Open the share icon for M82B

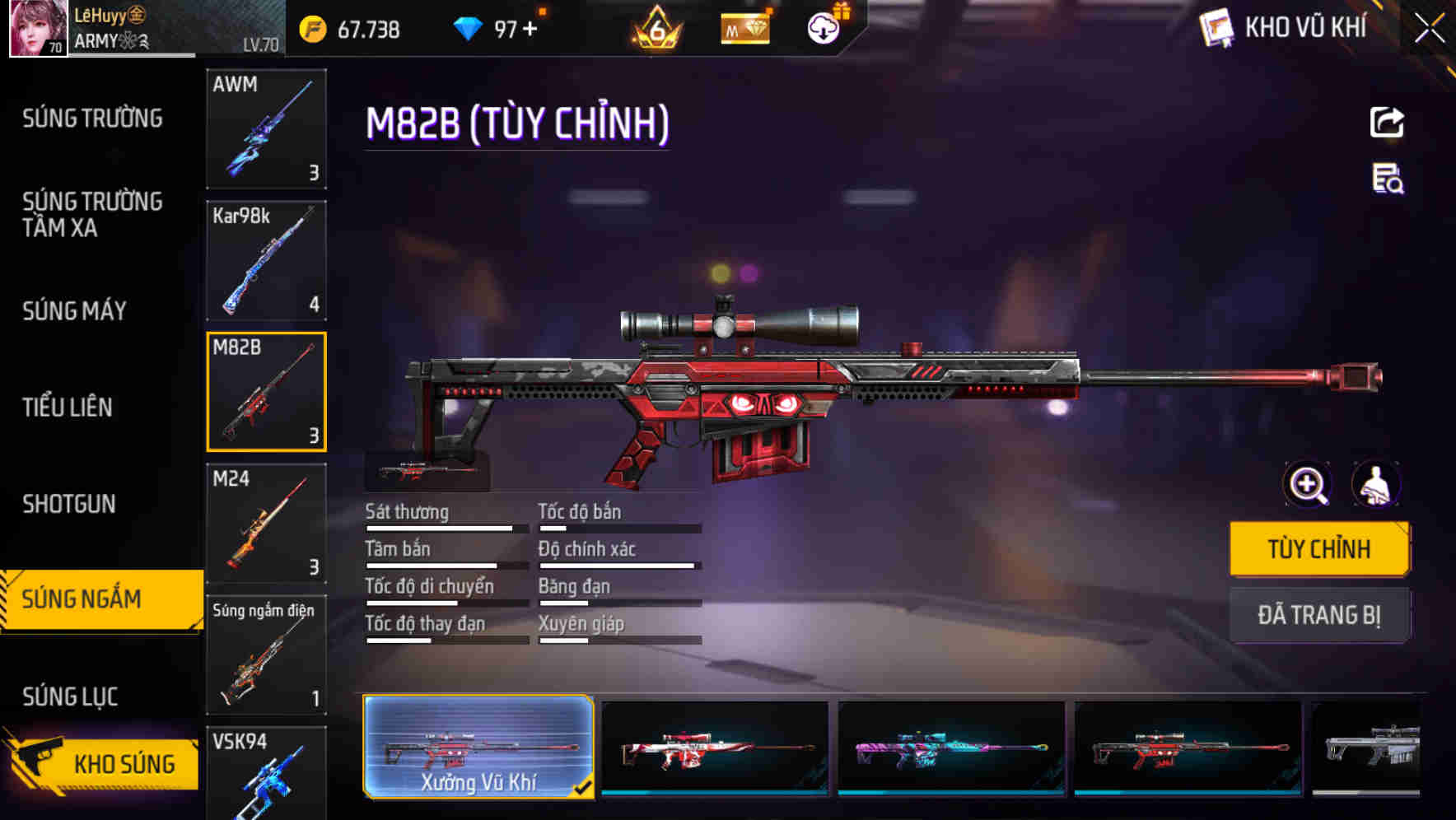[1387, 122]
